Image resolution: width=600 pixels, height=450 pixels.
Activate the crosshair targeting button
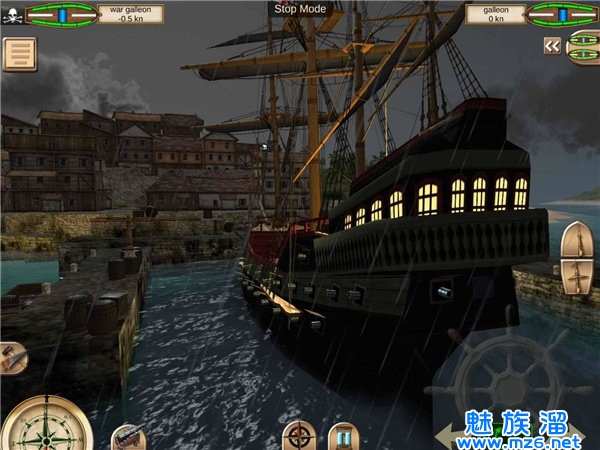pyautogui.click(x=297, y=436)
